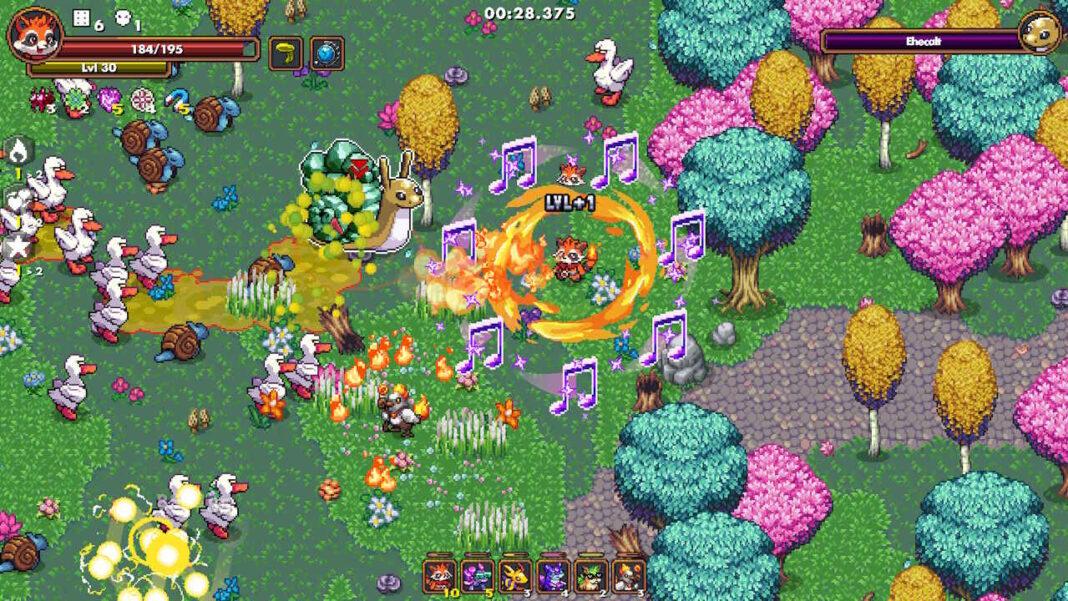Select the yellow mushroom item slot

pos(285,52)
